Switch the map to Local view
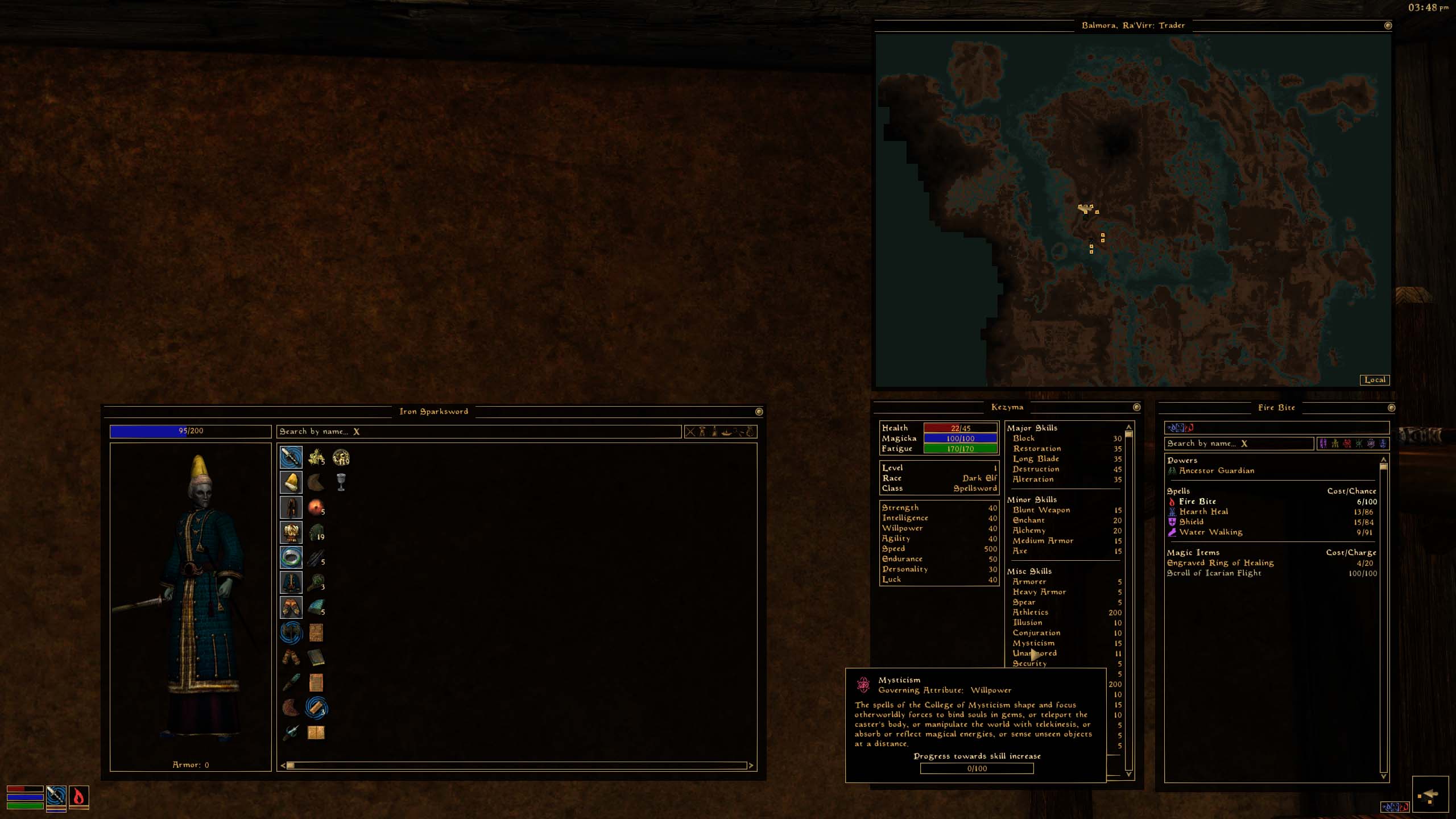Viewport: 1456px width, 819px height. 1374,380
